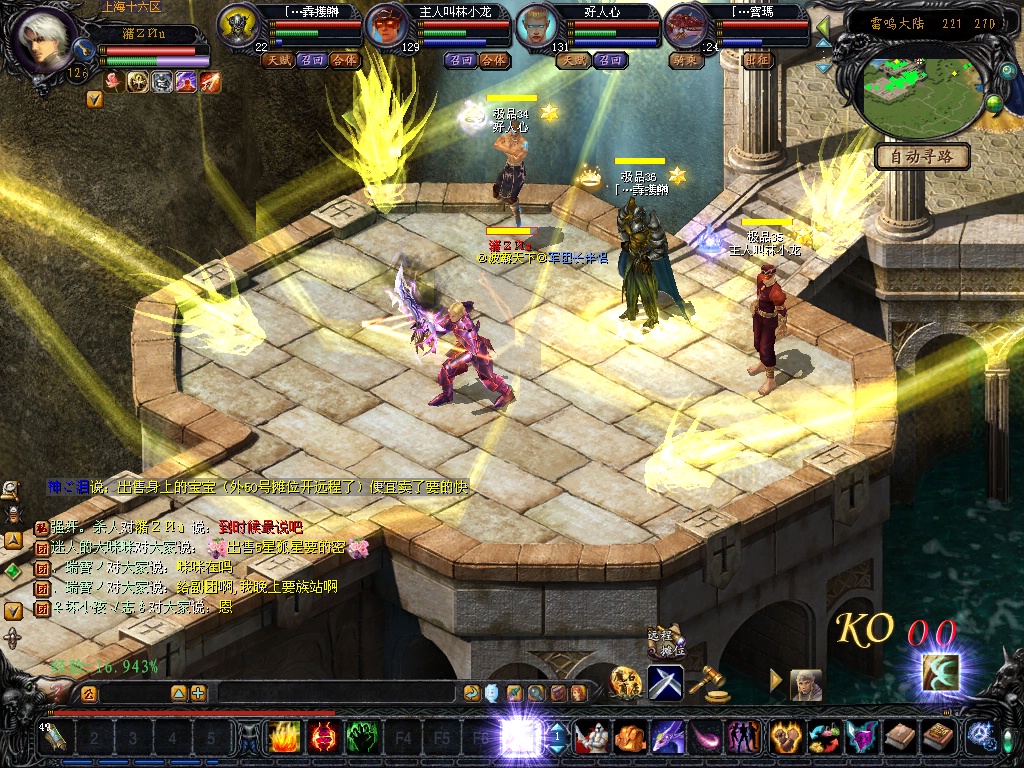Click 合体 under party member 主人叫林小龙
Screen dimensions: 1024x768
tap(493, 60)
